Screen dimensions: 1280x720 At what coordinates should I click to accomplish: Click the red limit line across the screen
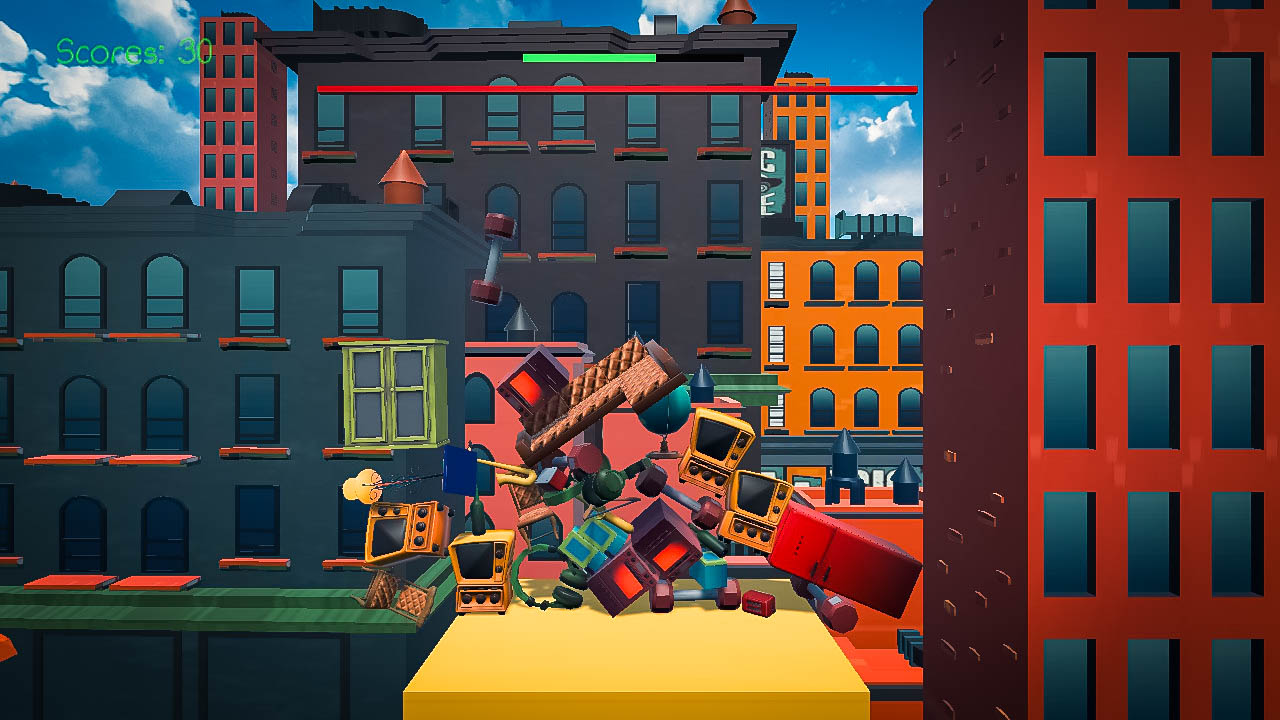coord(620,88)
